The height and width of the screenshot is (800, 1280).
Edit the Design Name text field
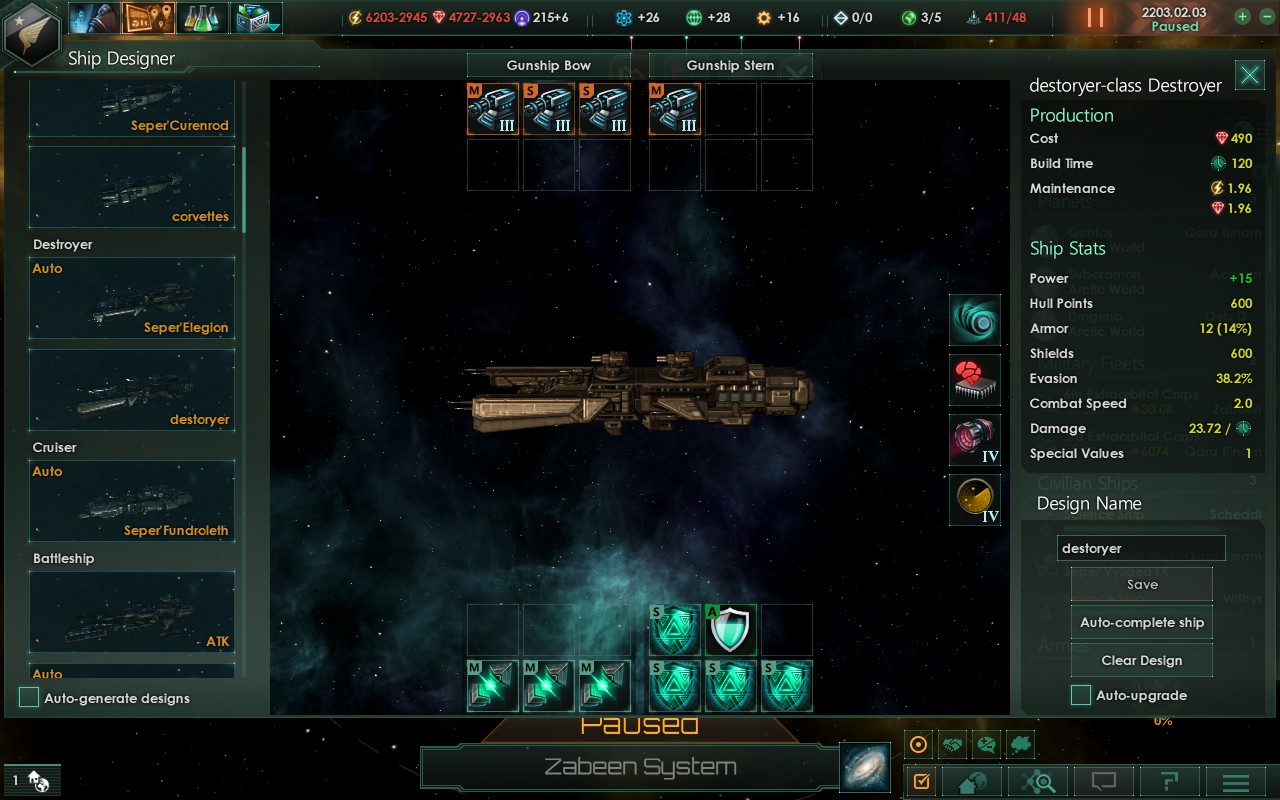[x=1140, y=548]
